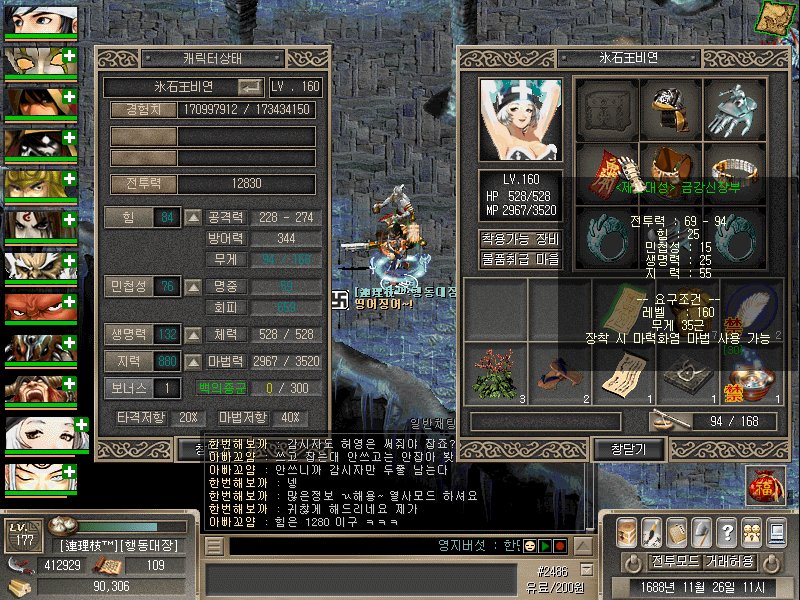Open the question mark help icon
The height and width of the screenshot is (600, 800).
(727, 532)
